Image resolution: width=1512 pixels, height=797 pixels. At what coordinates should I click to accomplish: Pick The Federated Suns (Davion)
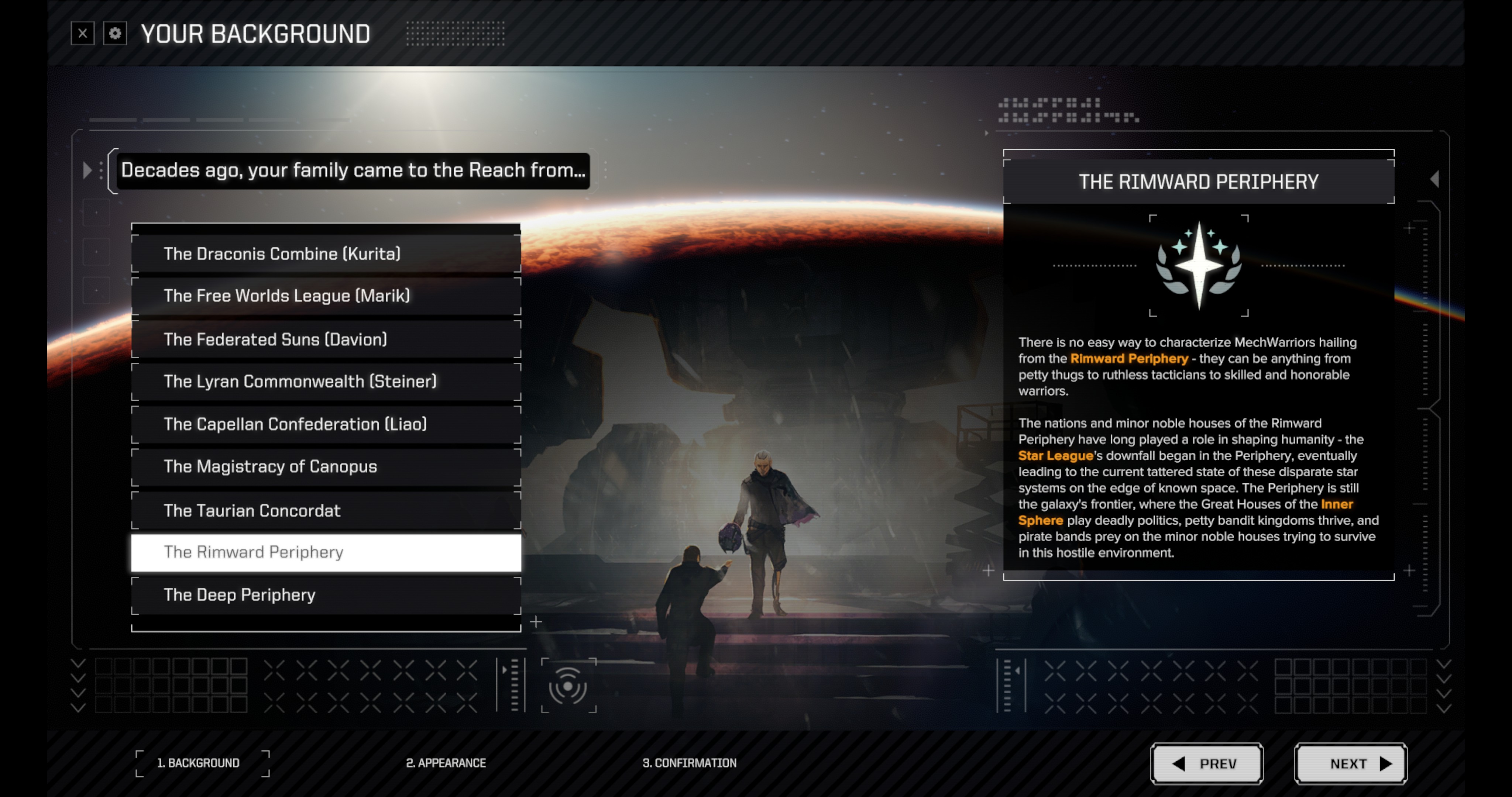tap(326, 339)
